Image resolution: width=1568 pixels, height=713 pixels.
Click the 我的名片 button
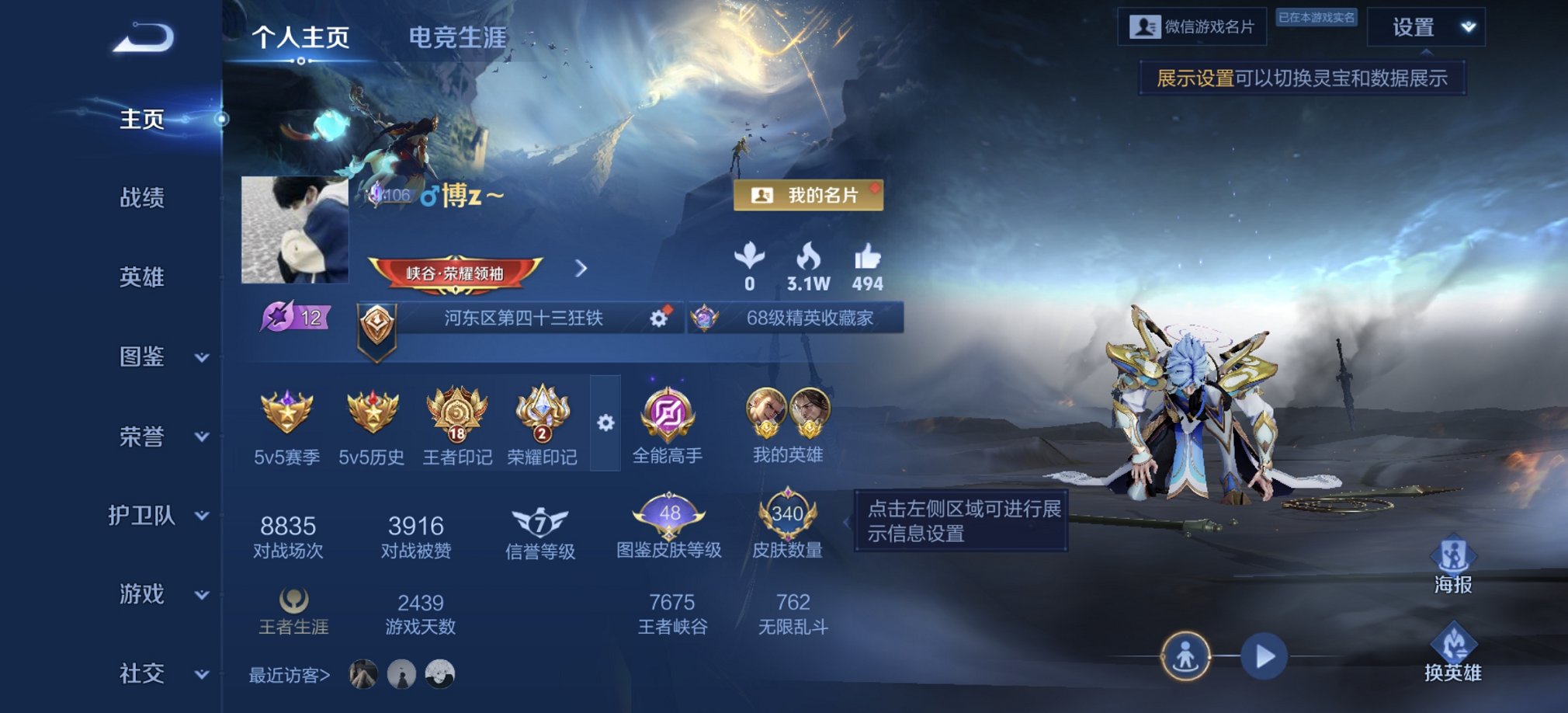pyautogui.click(x=809, y=196)
